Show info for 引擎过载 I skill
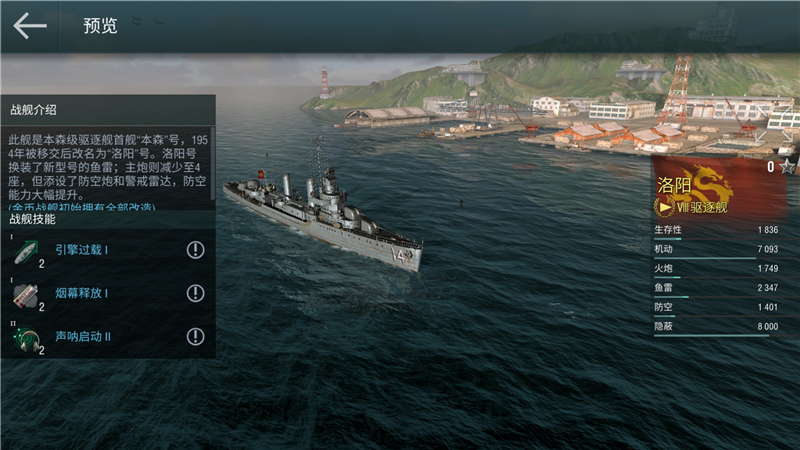This screenshot has height=450, width=800. coord(196,250)
